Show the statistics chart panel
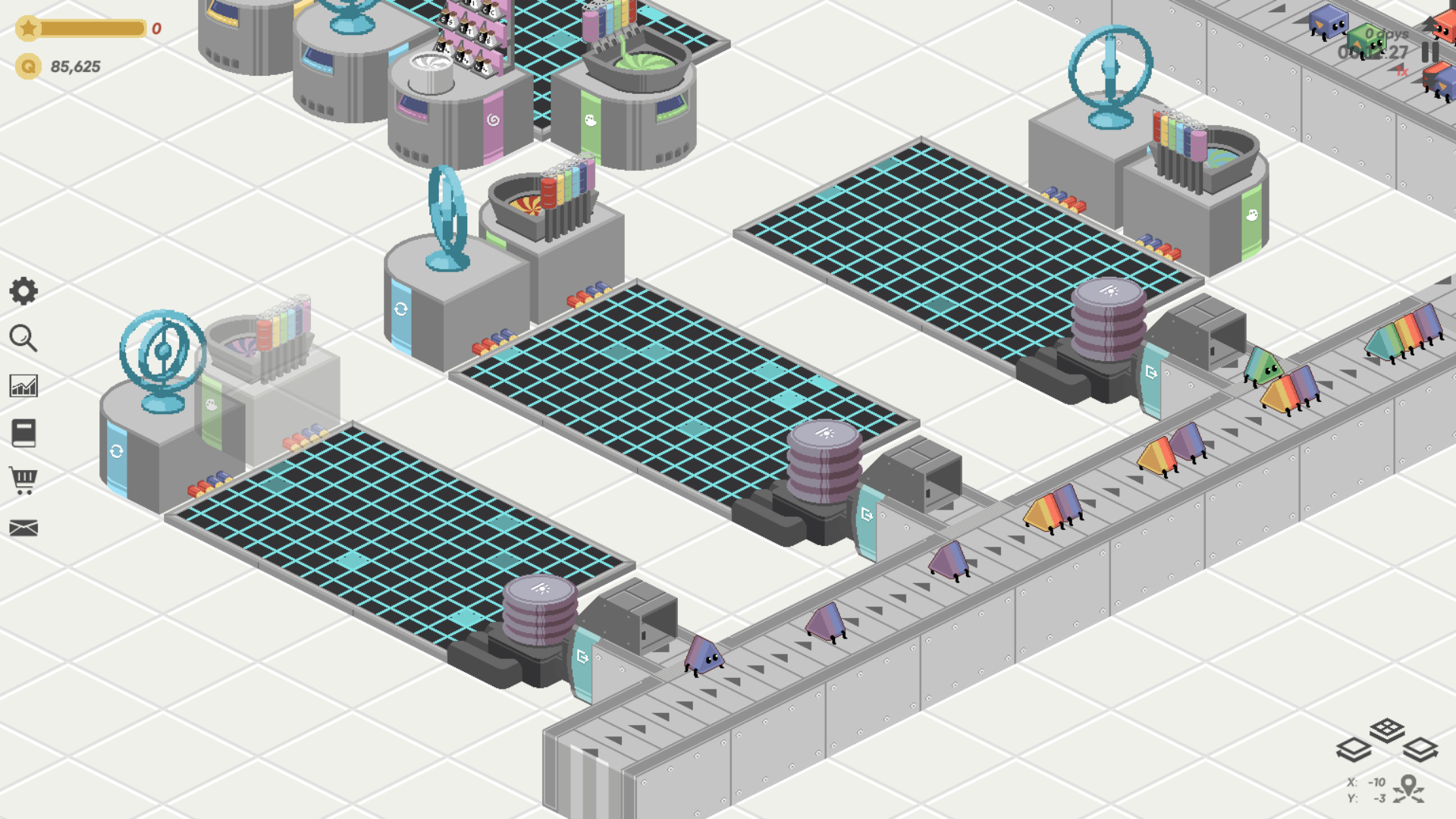Screen dimensions: 1456x819 pyautogui.click(x=24, y=386)
